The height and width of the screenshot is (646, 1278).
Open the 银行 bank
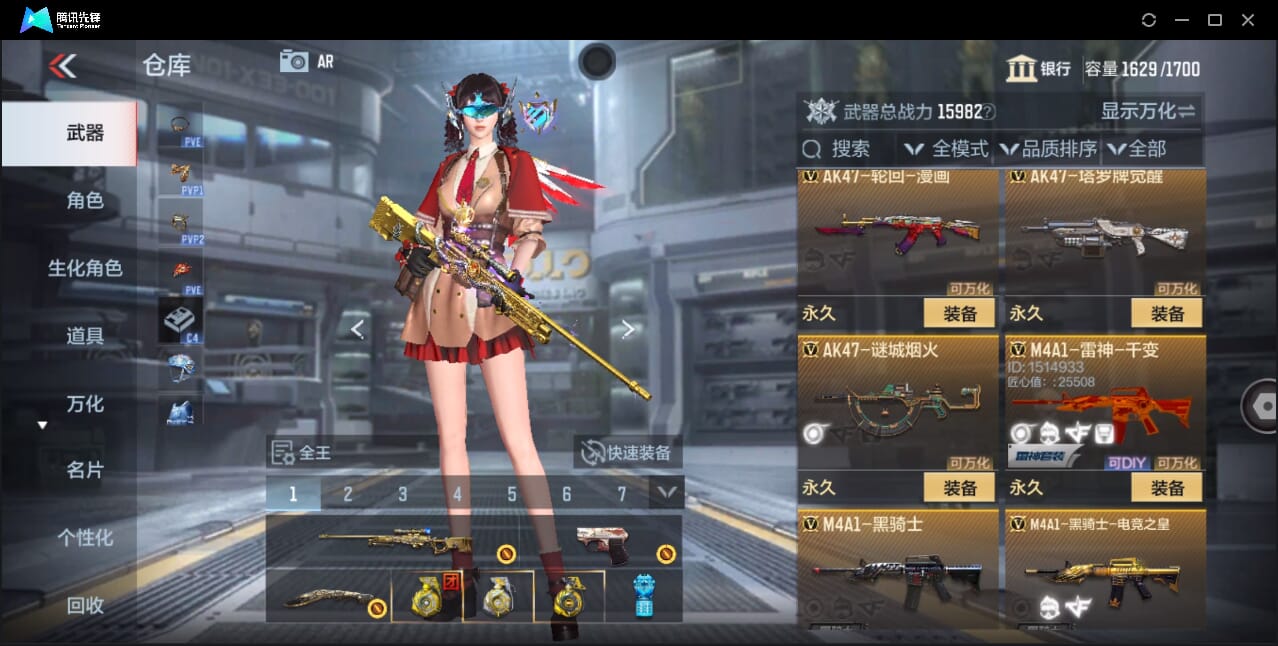1039,69
